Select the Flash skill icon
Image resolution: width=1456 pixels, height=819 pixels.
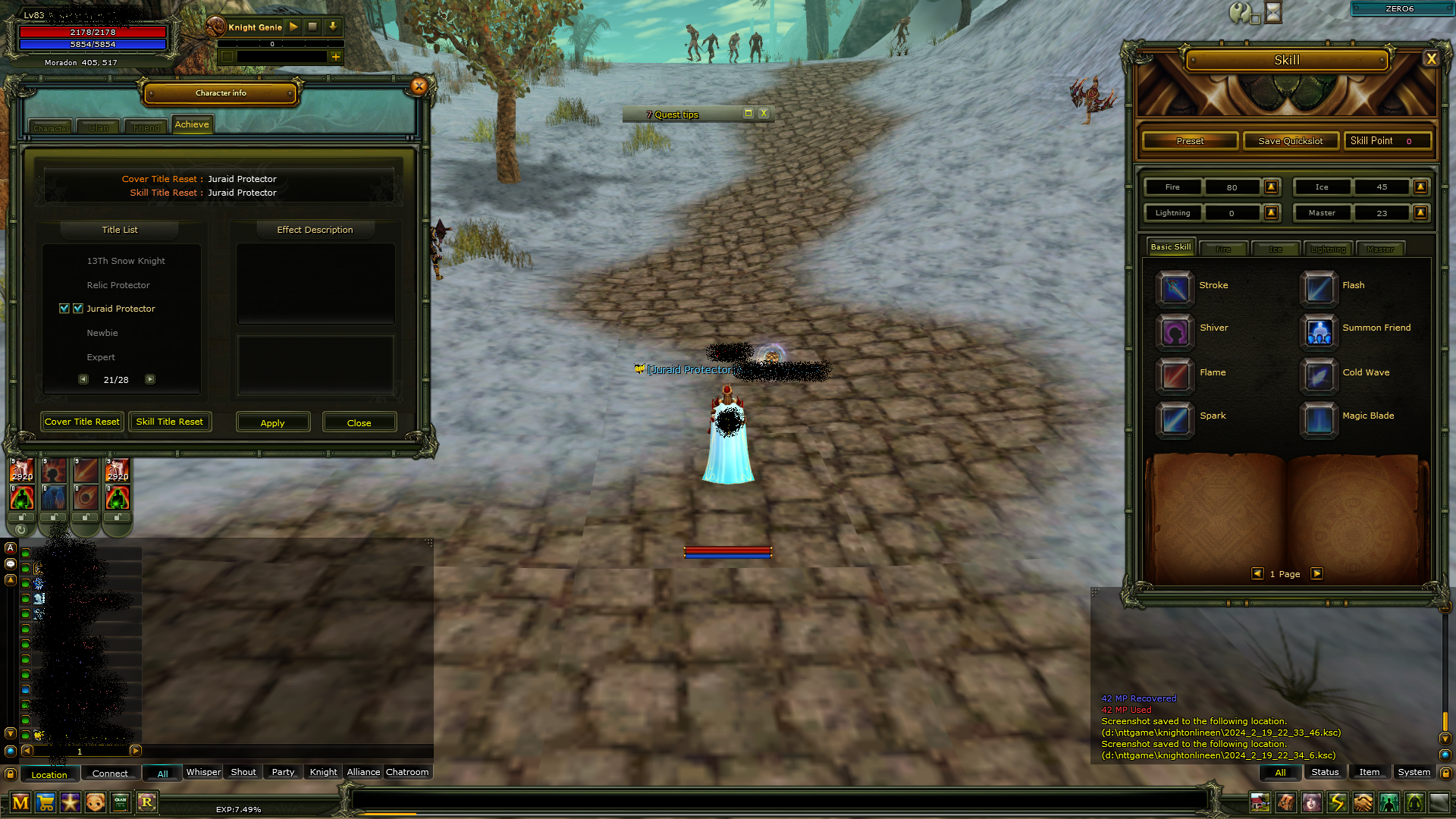(1319, 289)
